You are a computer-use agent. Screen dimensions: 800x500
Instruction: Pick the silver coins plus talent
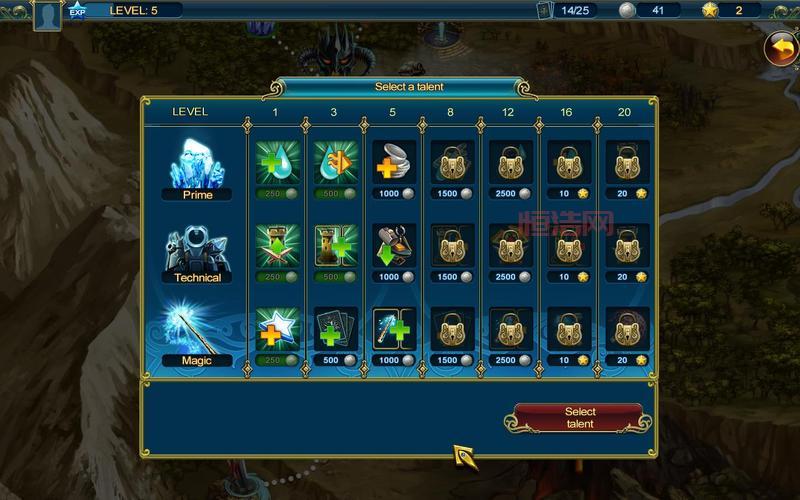[x=392, y=162]
